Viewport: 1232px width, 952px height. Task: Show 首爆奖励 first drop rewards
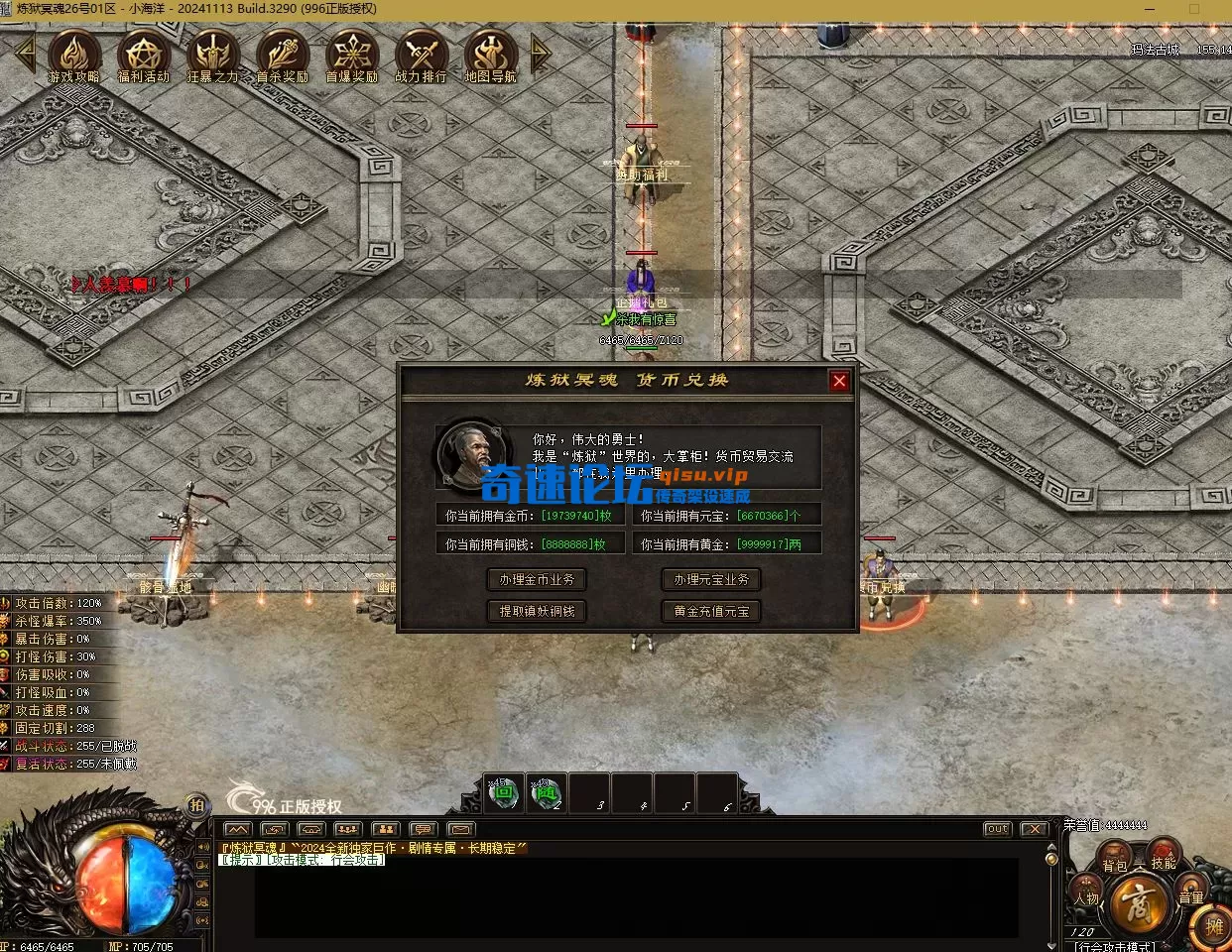pos(352,55)
